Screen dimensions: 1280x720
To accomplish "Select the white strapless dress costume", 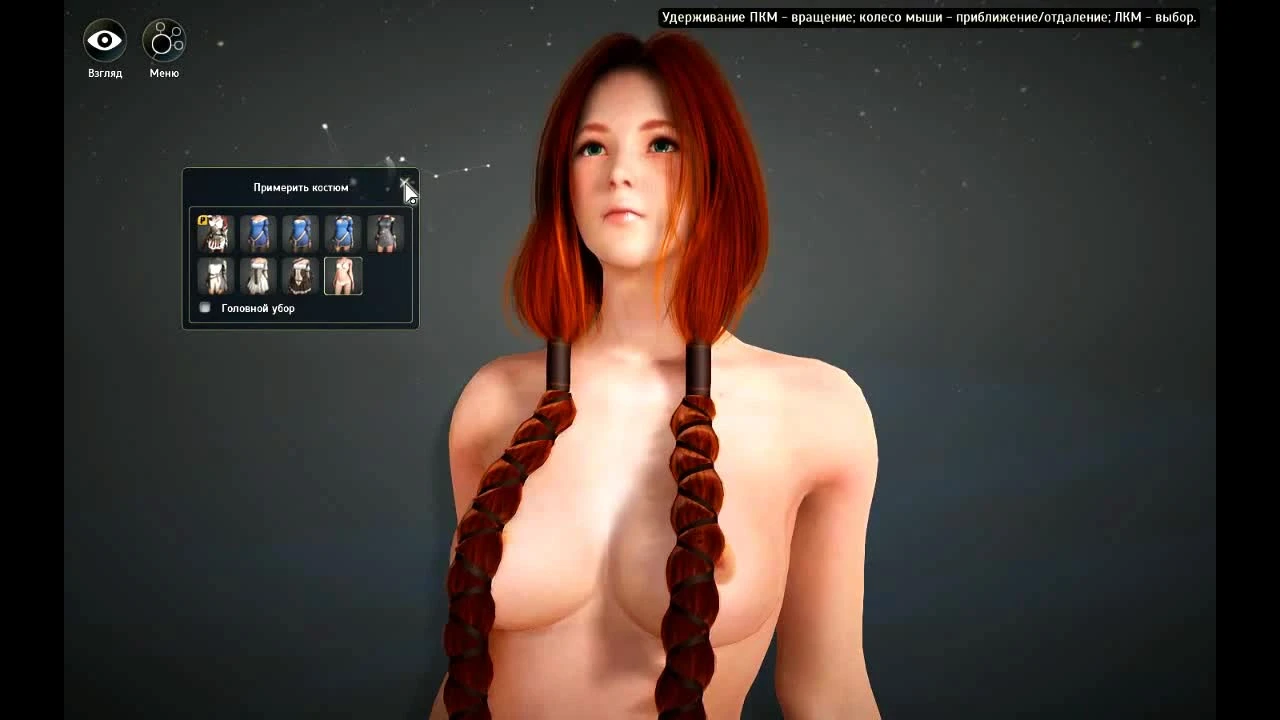I will click(x=215, y=274).
